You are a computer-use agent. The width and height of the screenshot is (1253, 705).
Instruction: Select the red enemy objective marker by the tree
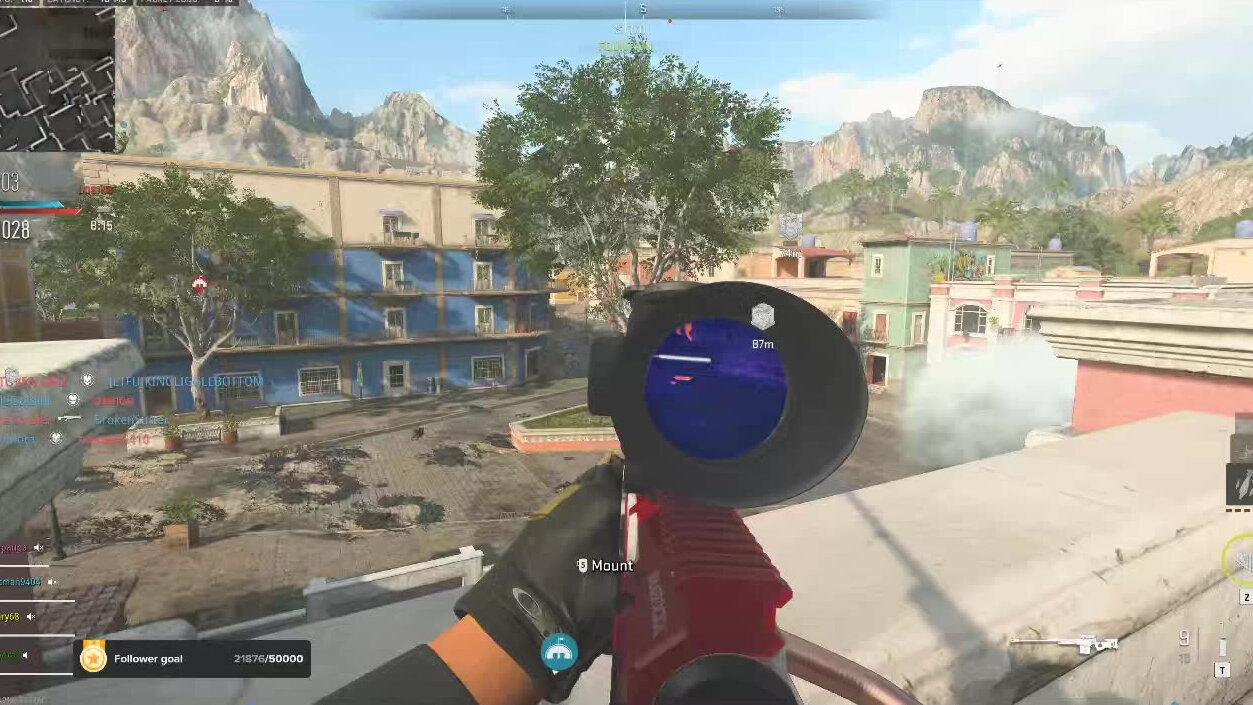[200, 284]
